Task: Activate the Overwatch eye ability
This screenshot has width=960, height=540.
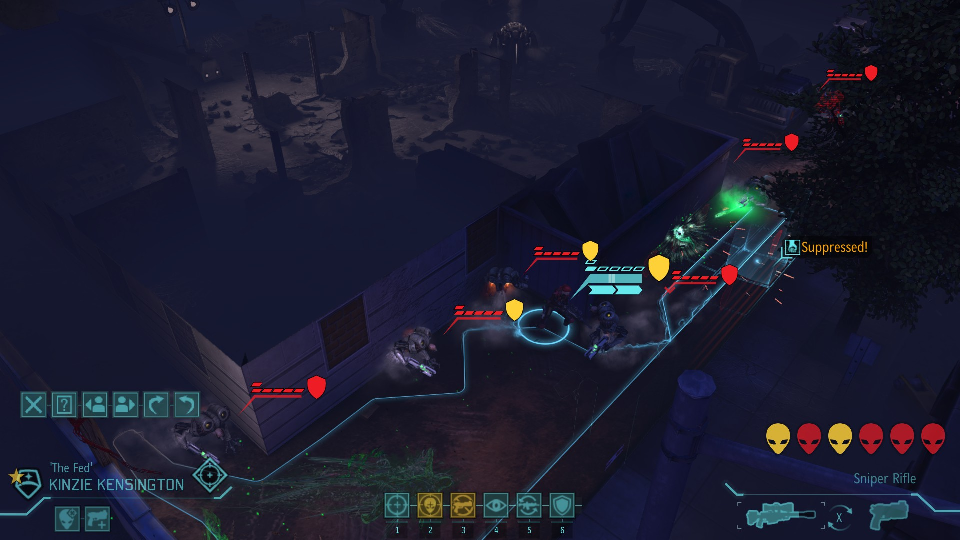Action: pos(496,505)
